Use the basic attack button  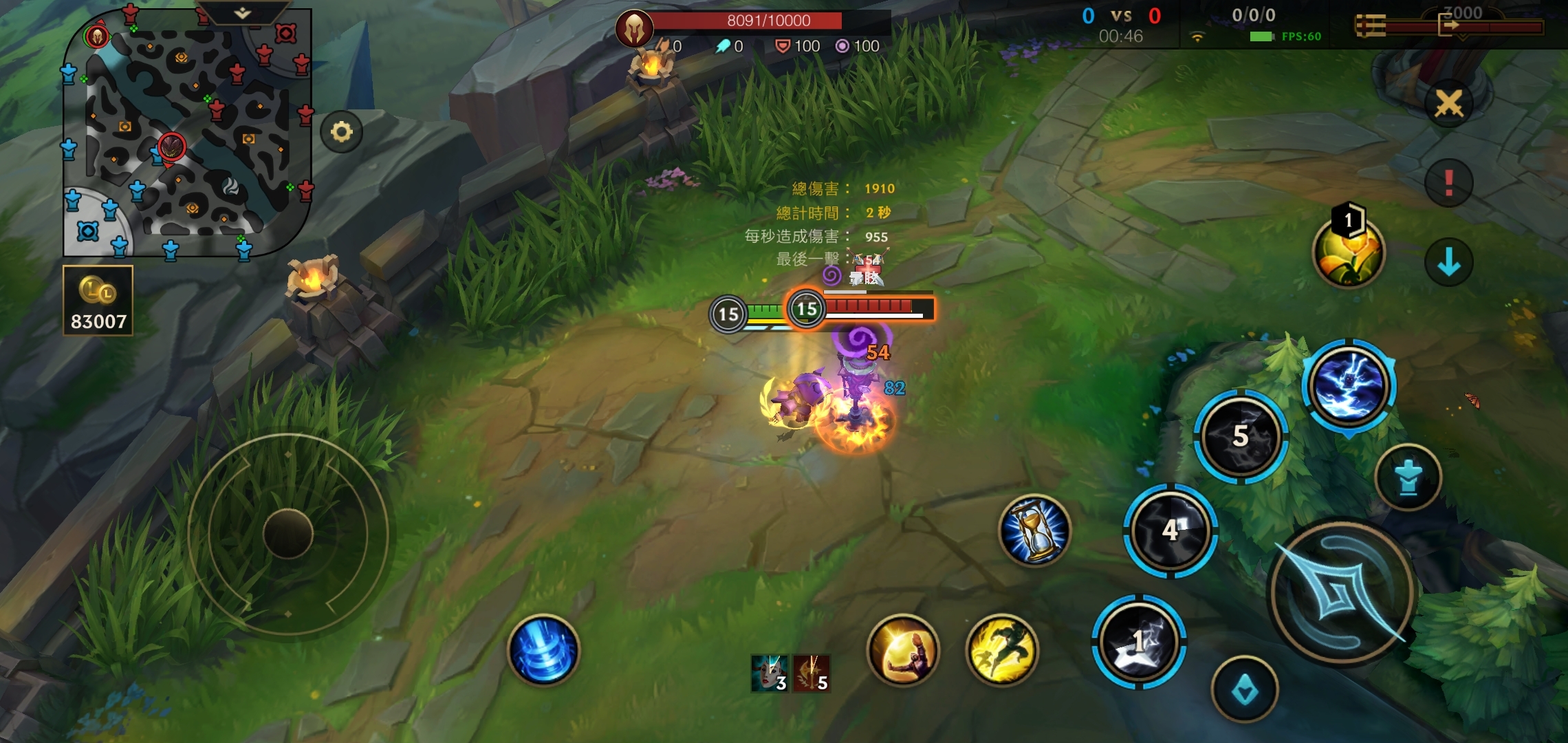point(1340,592)
